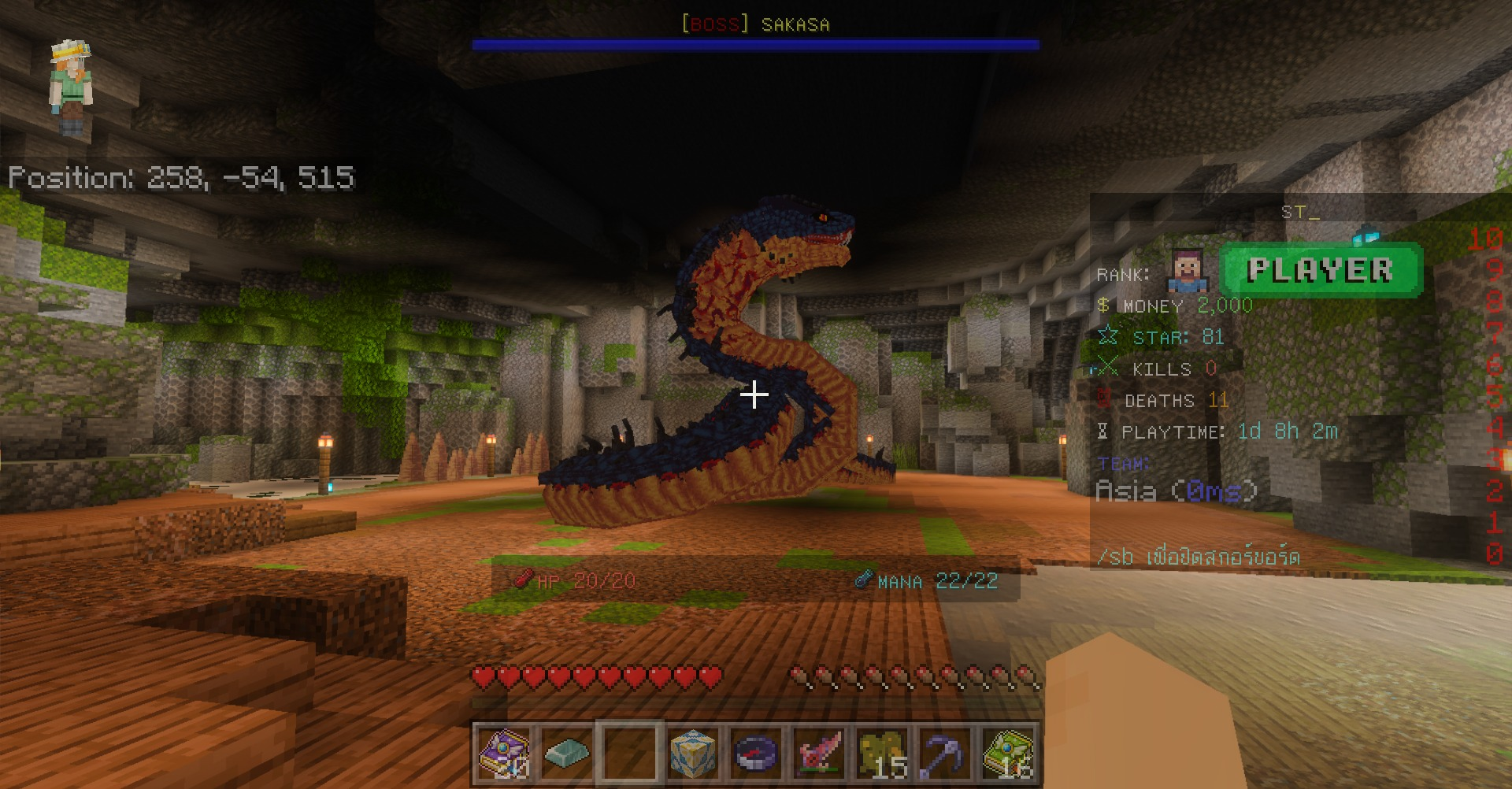Image resolution: width=1512 pixels, height=789 pixels.
Task: Select the stack of 15 yellow-green items
Action: (x=882, y=753)
